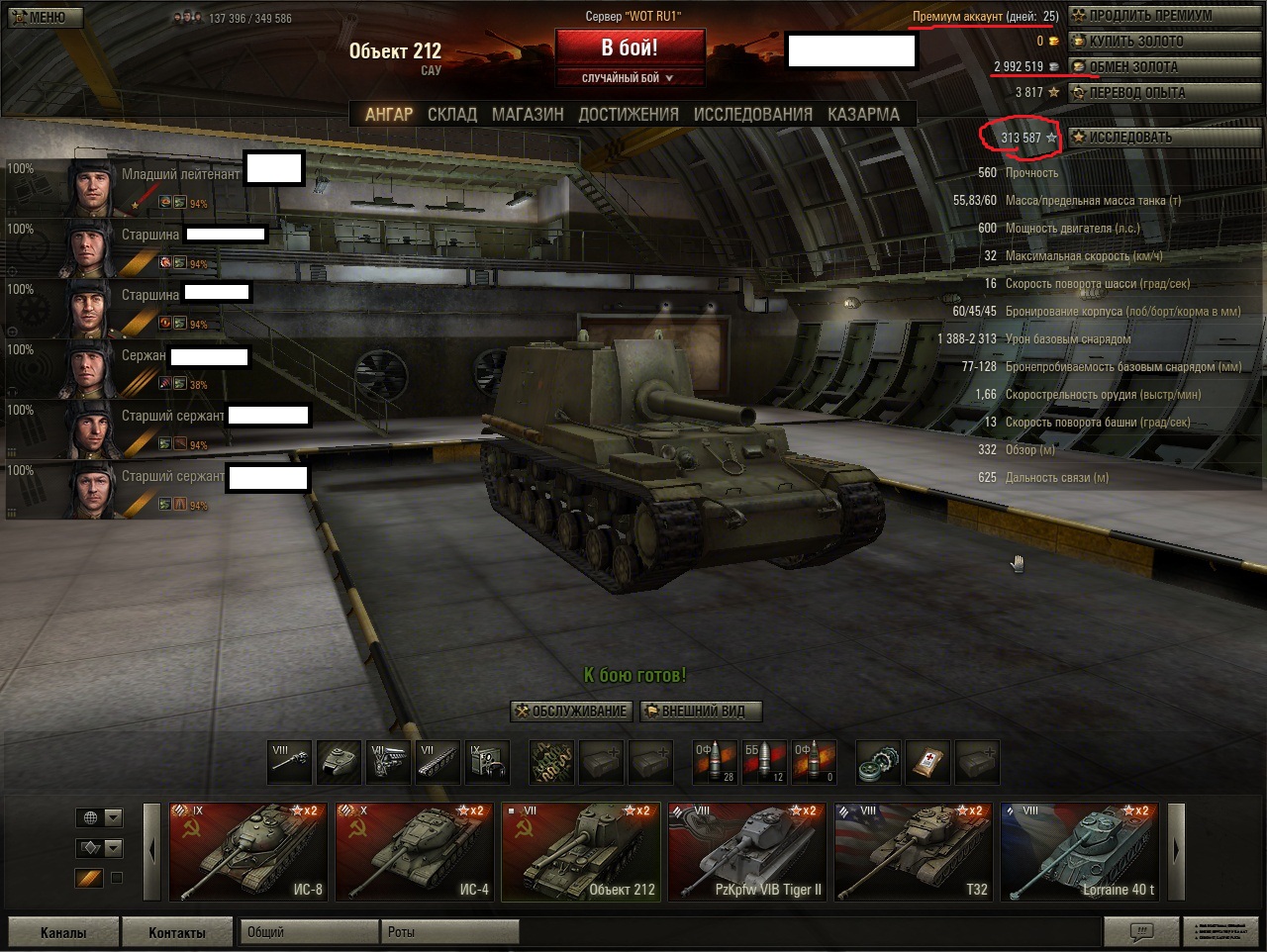Viewport: 1267px width, 952px height.
Task: Go to the Исследования tab
Action: click(x=752, y=115)
